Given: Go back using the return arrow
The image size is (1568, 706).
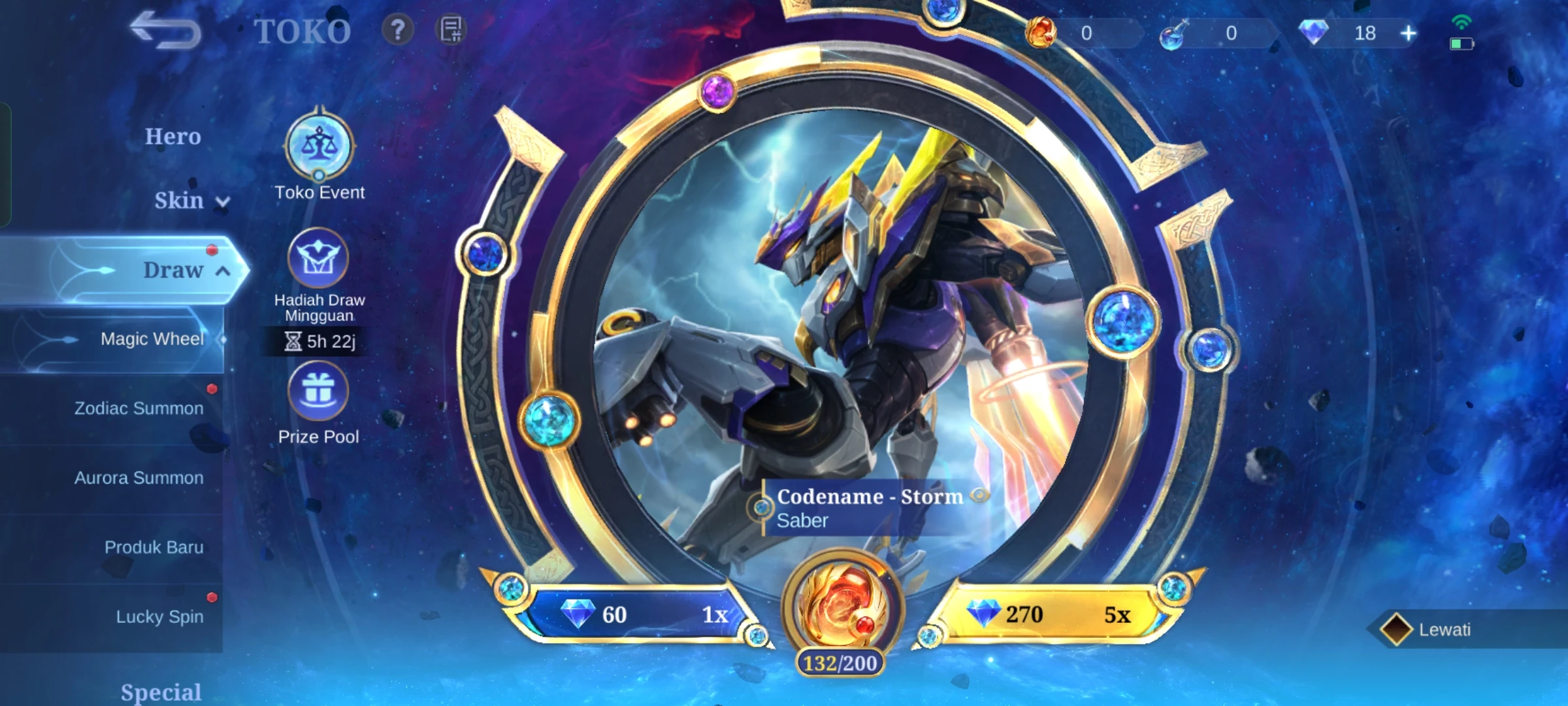Looking at the screenshot, I should coord(165,31).
